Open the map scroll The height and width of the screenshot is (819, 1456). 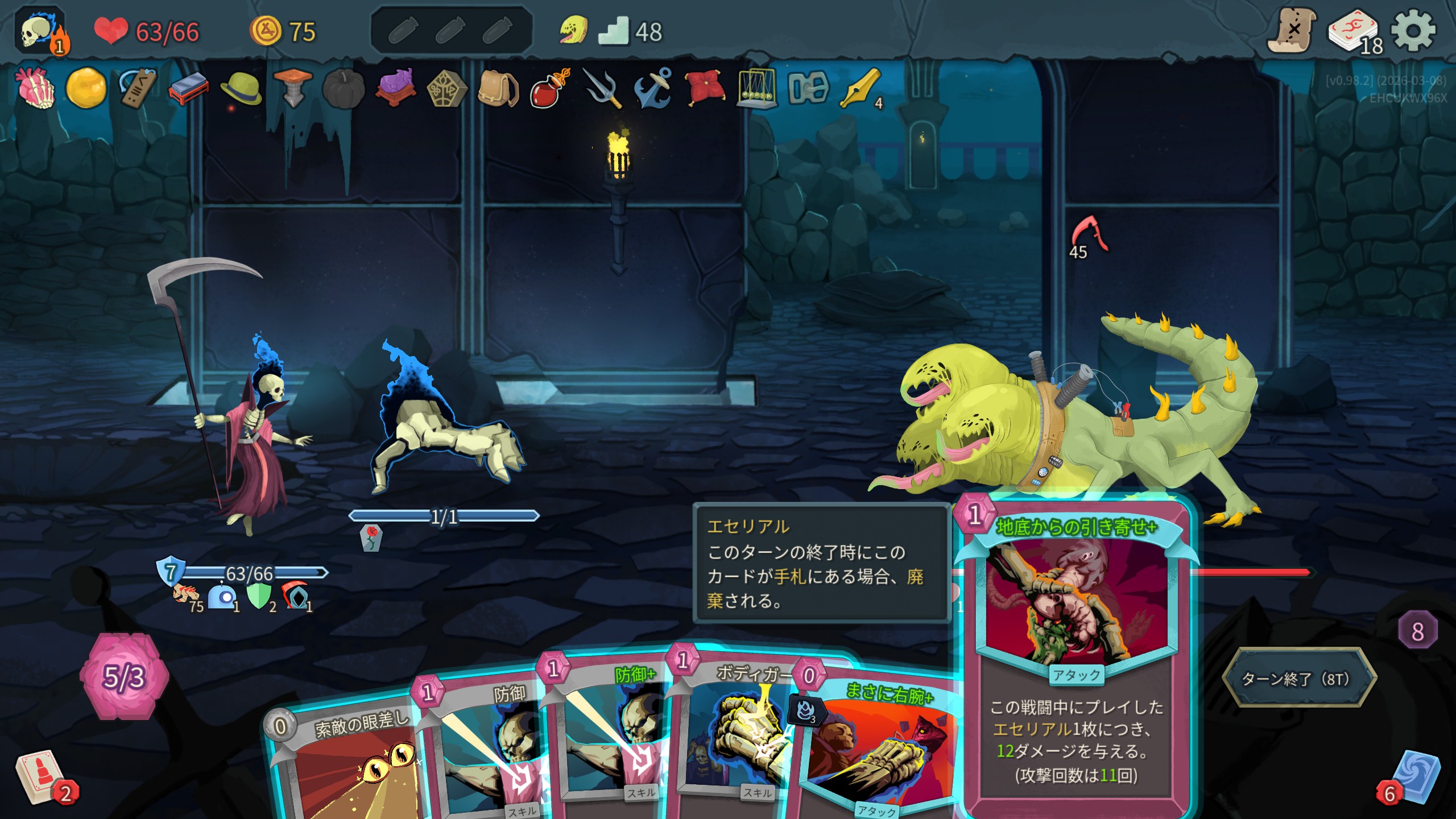(x=1292, y=31)
